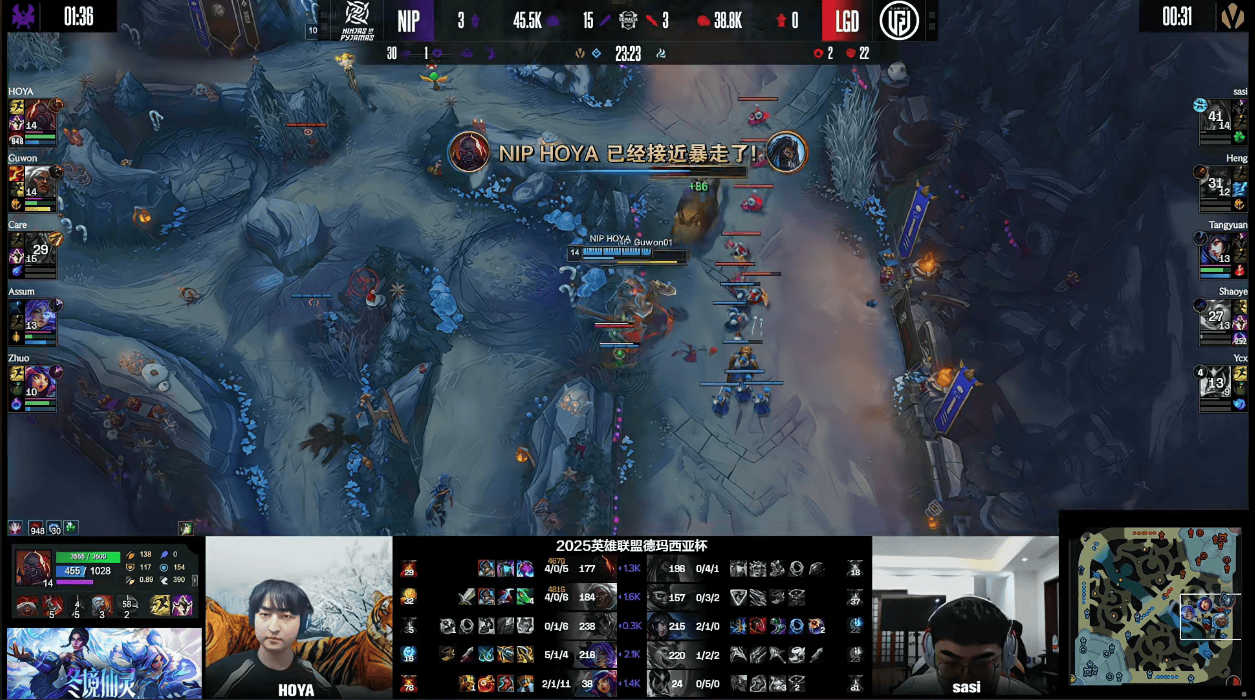Click the yellow Flash summoner spell icon
The width and height of the screenshot is (1255, 700).
click(159, 606)
